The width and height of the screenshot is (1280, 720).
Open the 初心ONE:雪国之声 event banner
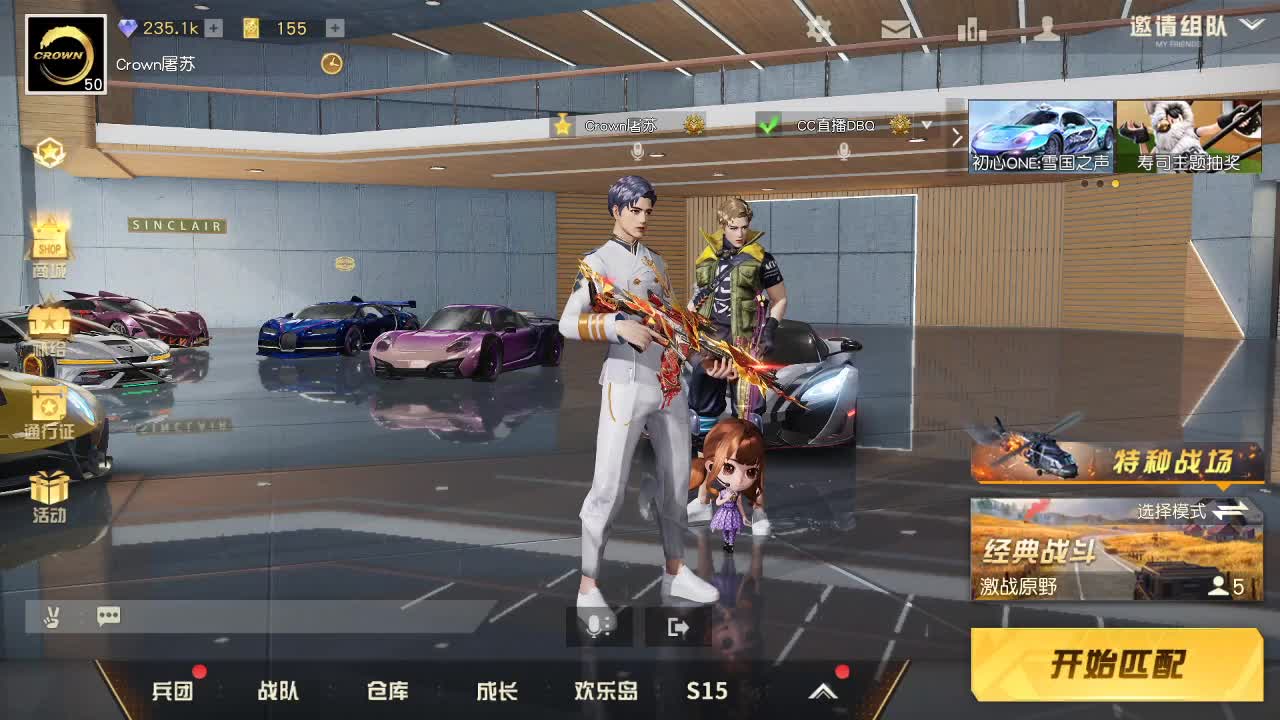point(1040,135)
